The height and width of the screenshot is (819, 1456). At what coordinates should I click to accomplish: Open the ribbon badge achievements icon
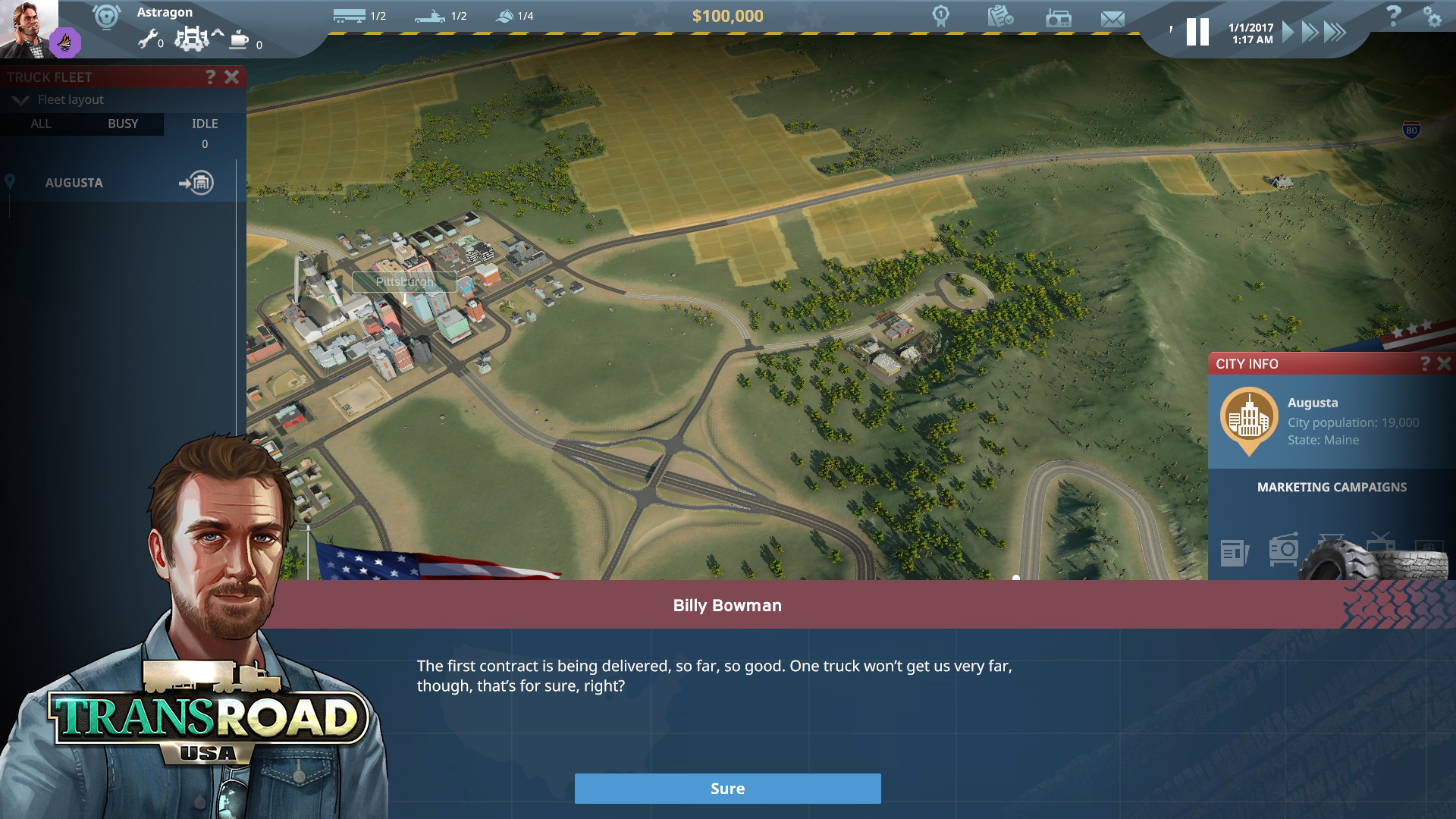click(x=941, y=16)
